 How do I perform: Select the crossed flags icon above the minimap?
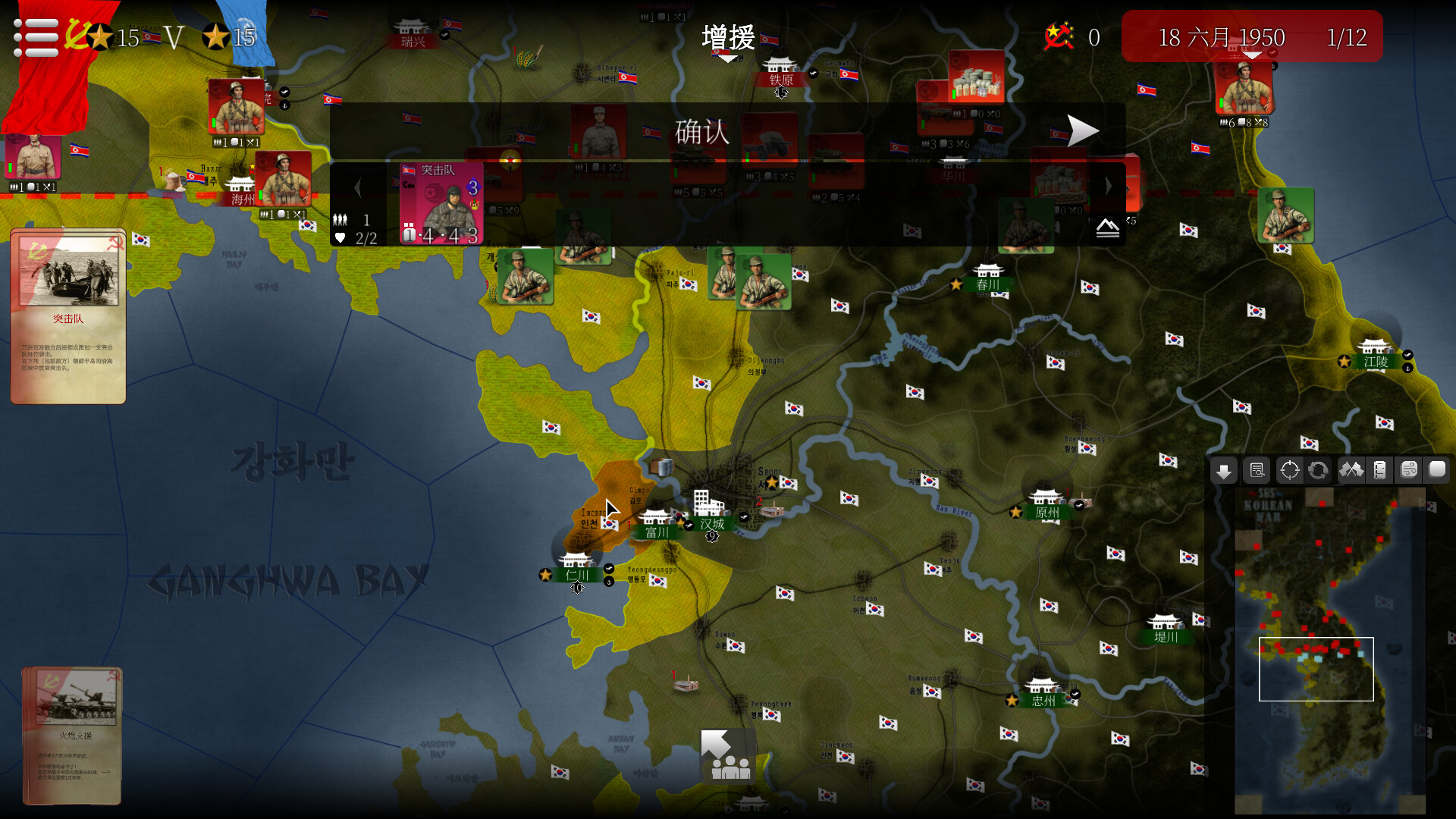tap(1353, 470)
